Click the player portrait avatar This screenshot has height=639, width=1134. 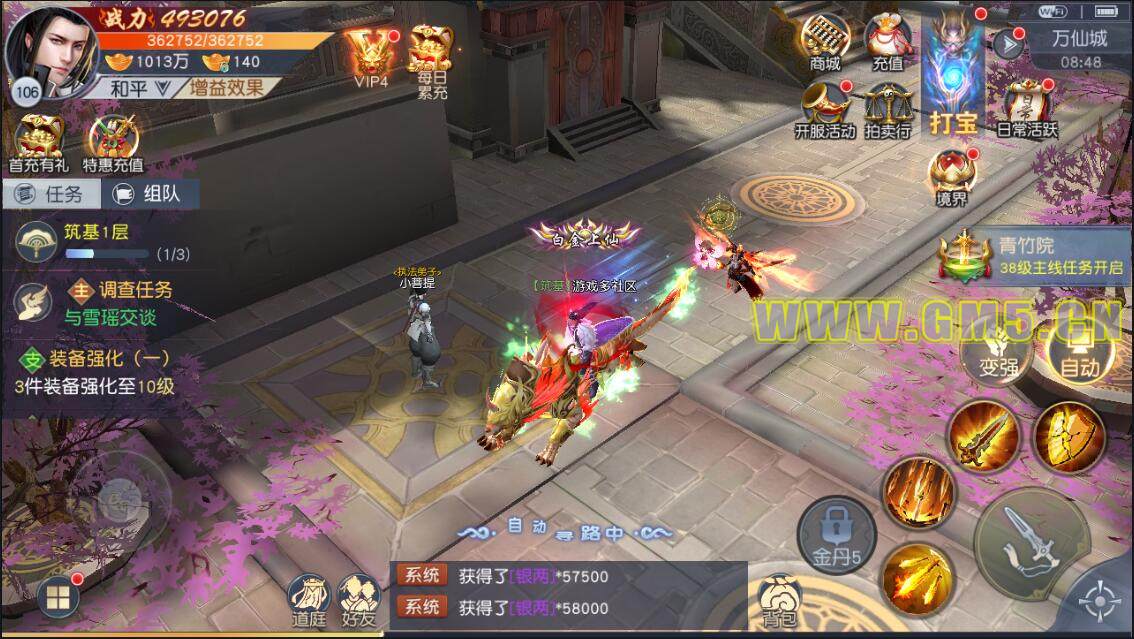[50, 52]
